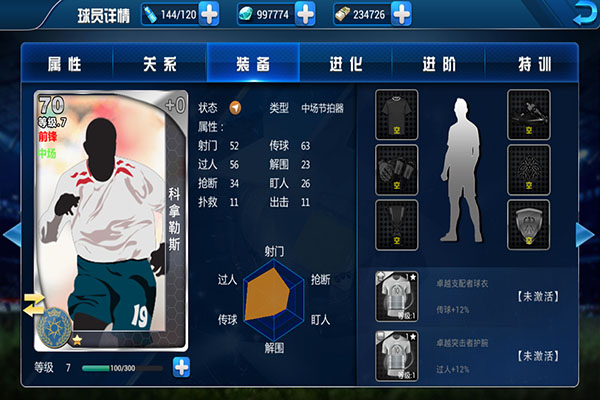Add more energy with the plus button
The width and height of the screenshot is (600, 400).
pos(209,14)
